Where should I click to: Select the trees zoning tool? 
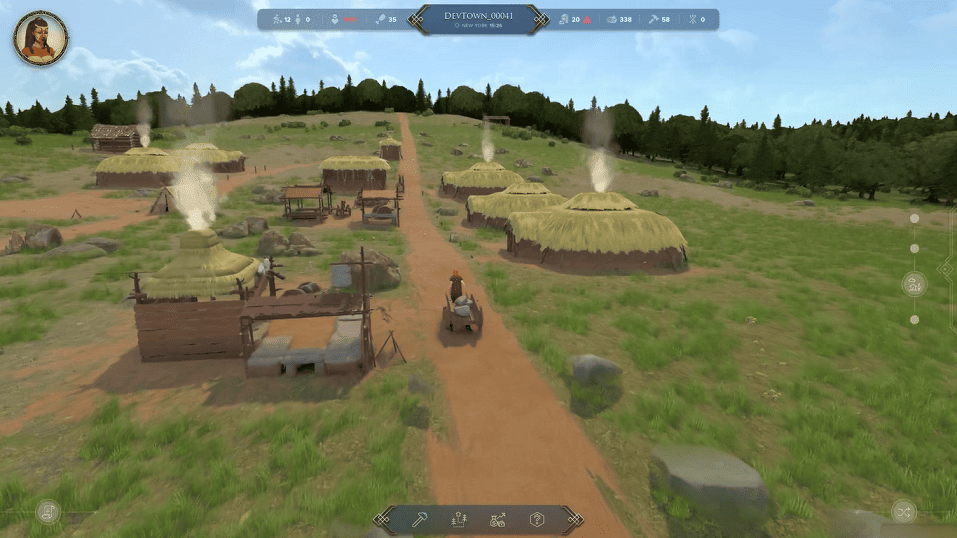[x=460, y=519]
